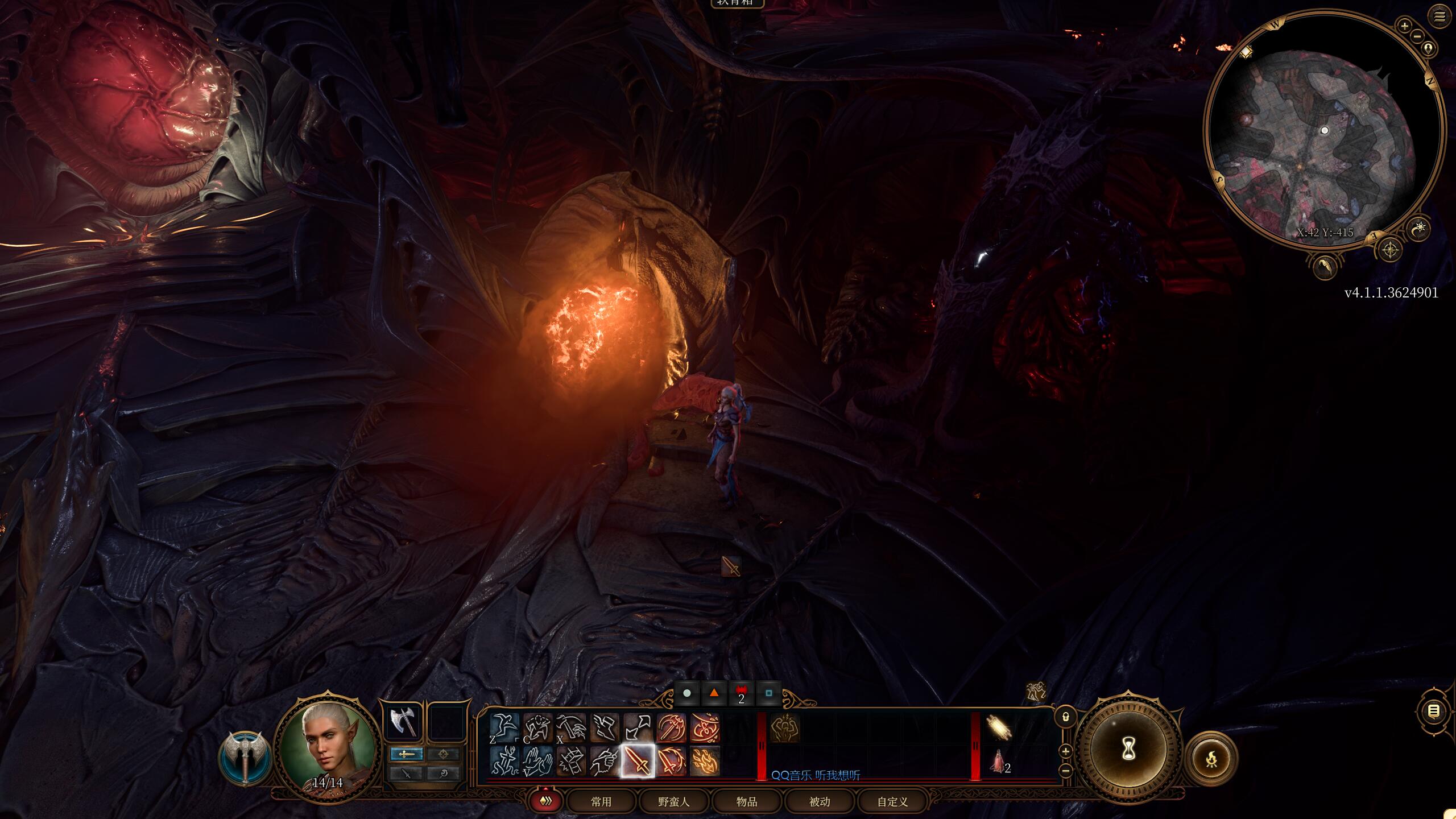Screen dimensions: 1456x819
Task: Zoom in on the minimap with plus
Action: (1405, 26)
